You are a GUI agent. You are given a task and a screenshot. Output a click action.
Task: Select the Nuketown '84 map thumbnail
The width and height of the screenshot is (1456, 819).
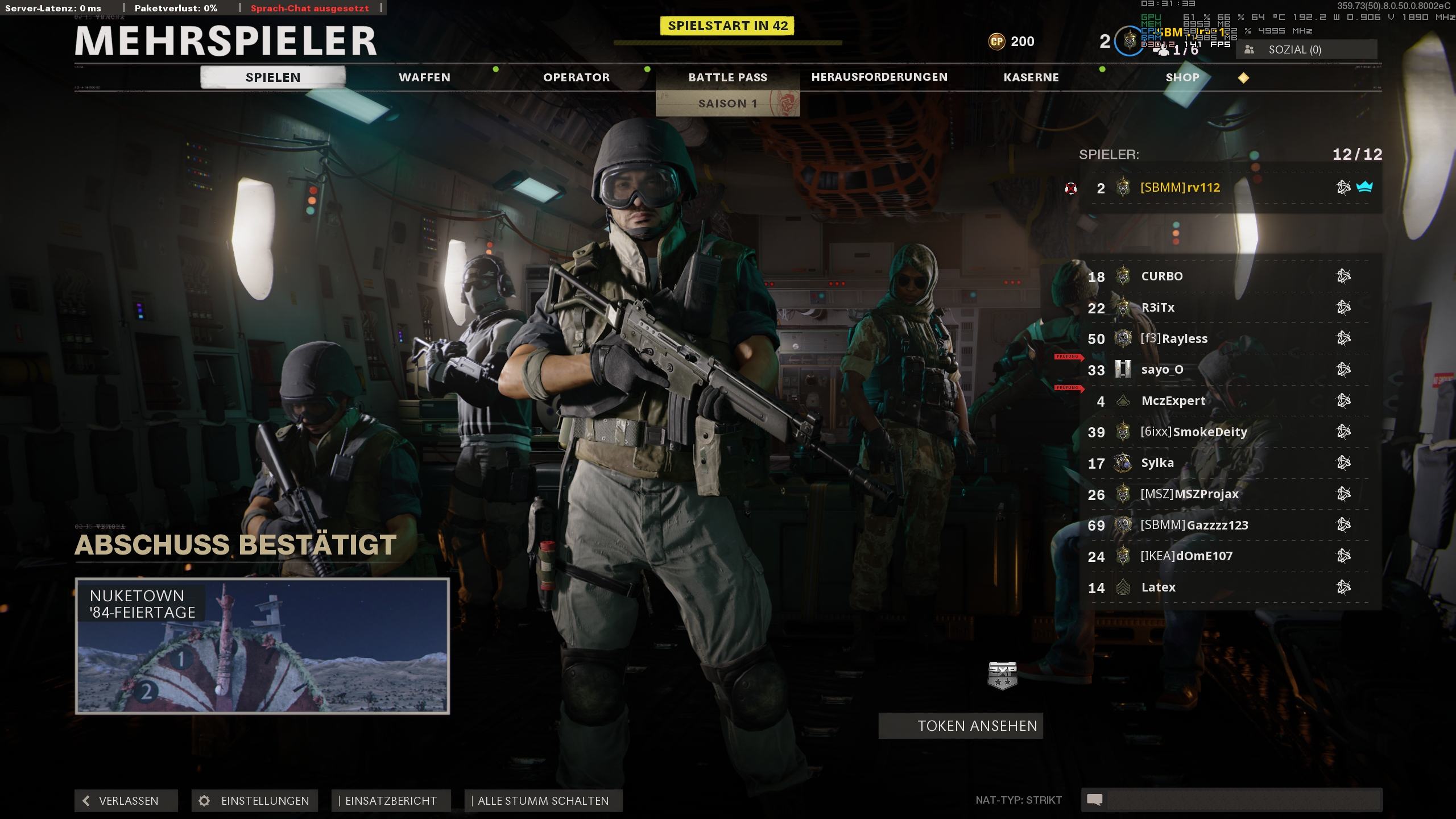point(262,646)
